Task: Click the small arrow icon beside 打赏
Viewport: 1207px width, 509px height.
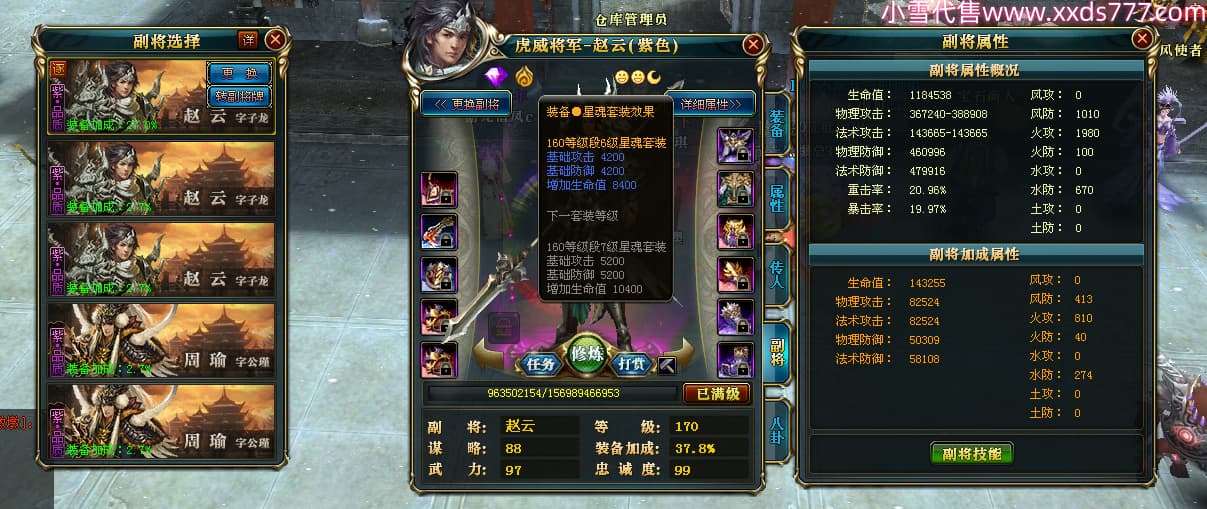Action: pos(668,364)
